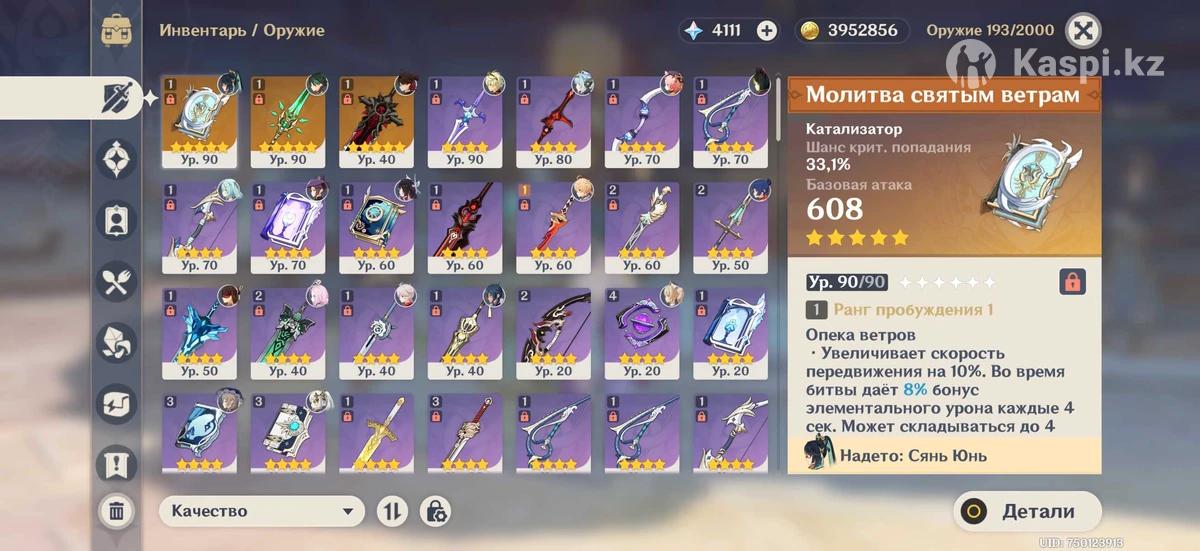This screenshot has width=1200, height=551.
Task: Switch to the food tab with fork and spoon
Action: coord(116,282)
